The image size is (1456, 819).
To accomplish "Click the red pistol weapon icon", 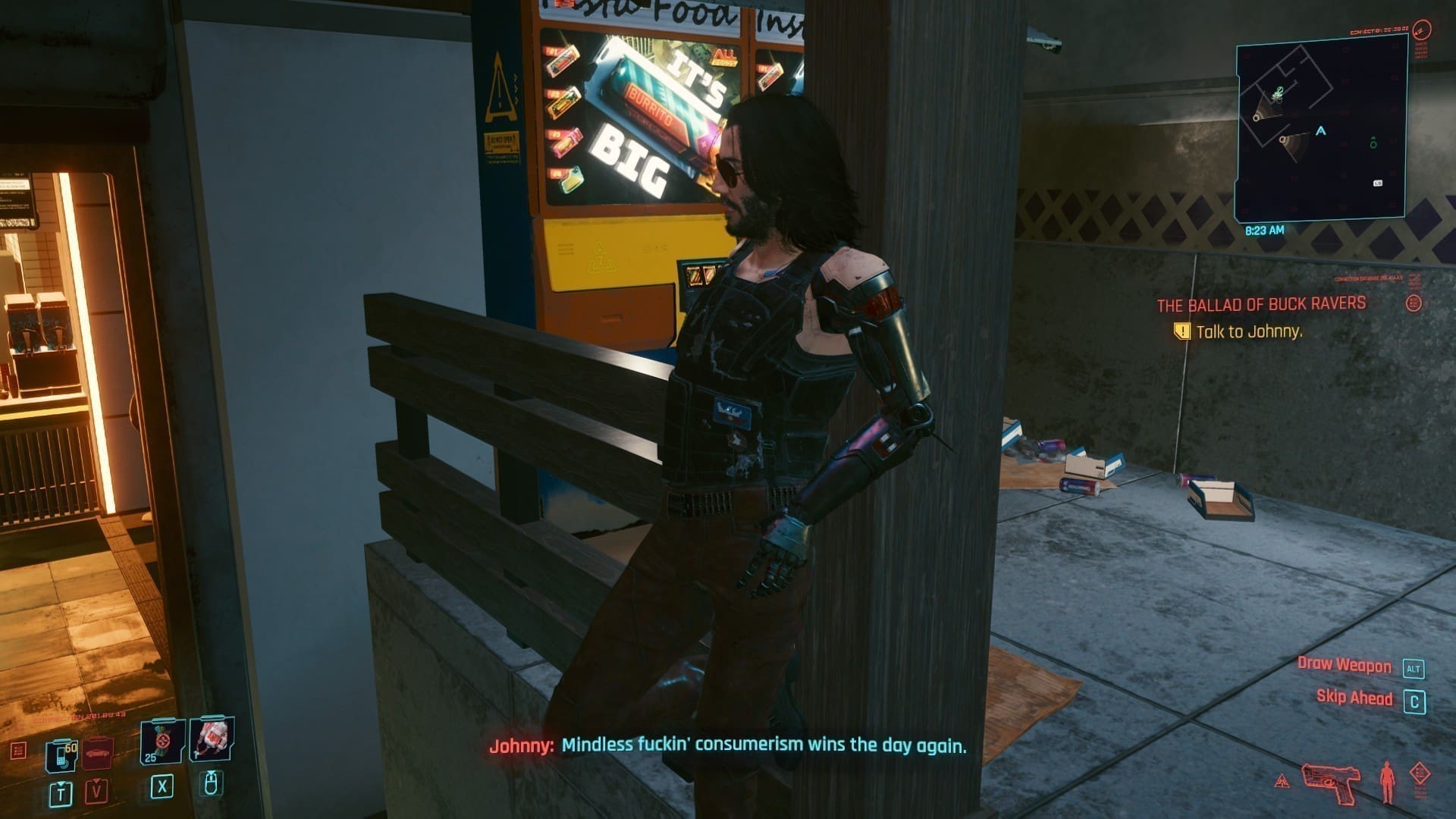I will point(1331,782).
